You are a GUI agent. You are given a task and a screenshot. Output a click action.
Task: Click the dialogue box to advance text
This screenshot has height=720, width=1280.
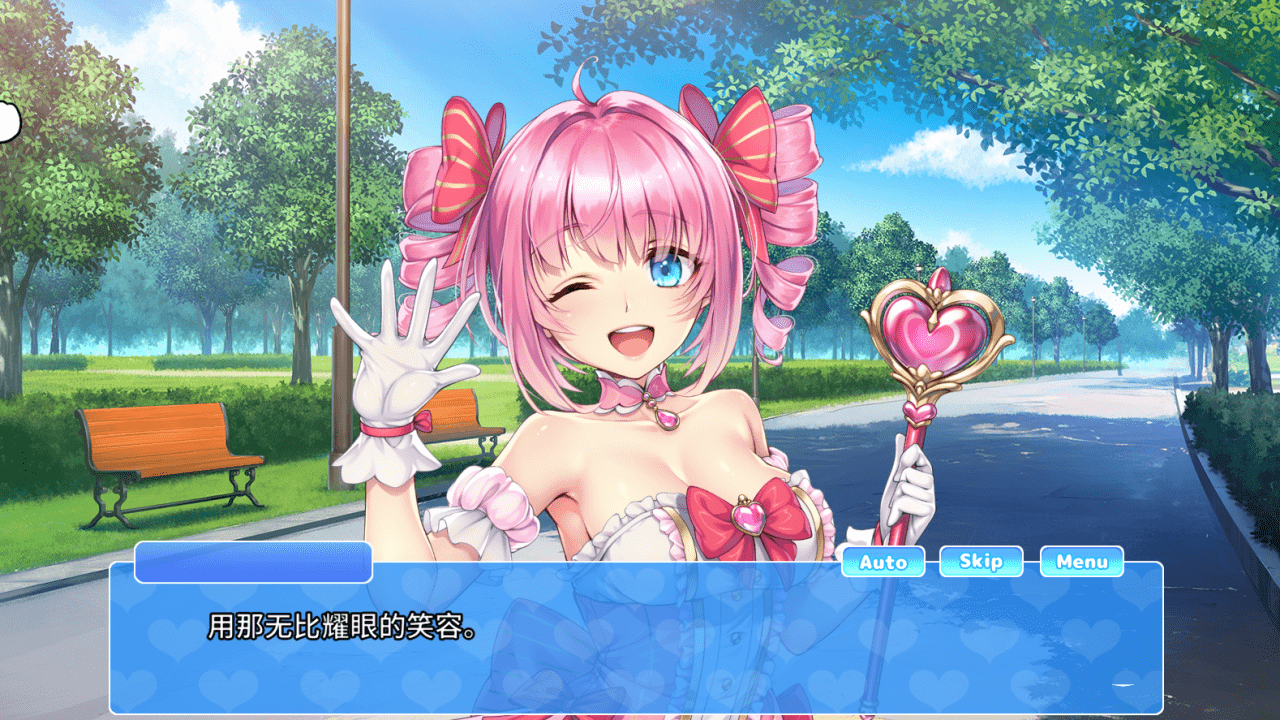click(x=640, y=650)
